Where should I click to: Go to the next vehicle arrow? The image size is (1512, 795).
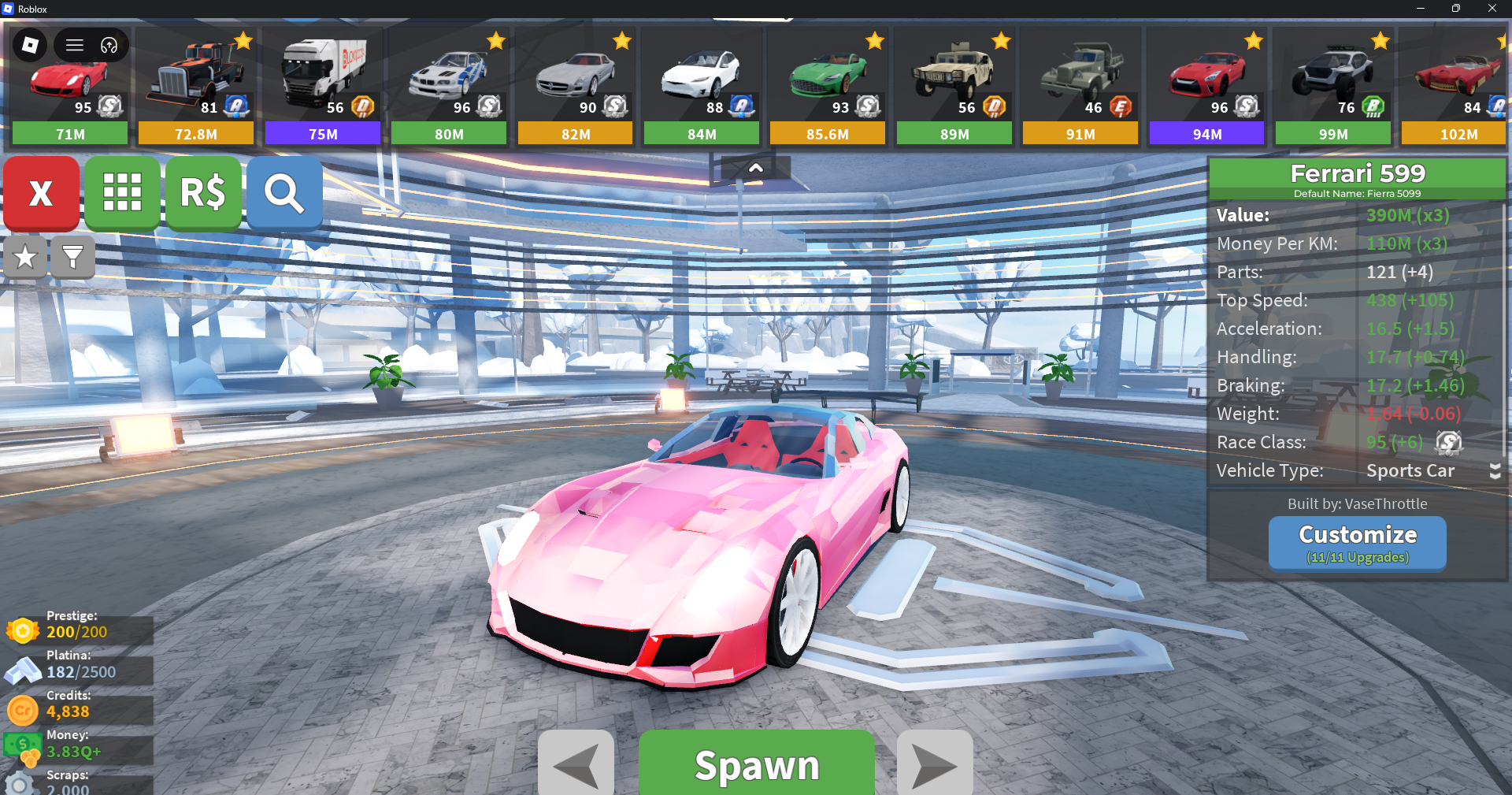click(935, 764)
